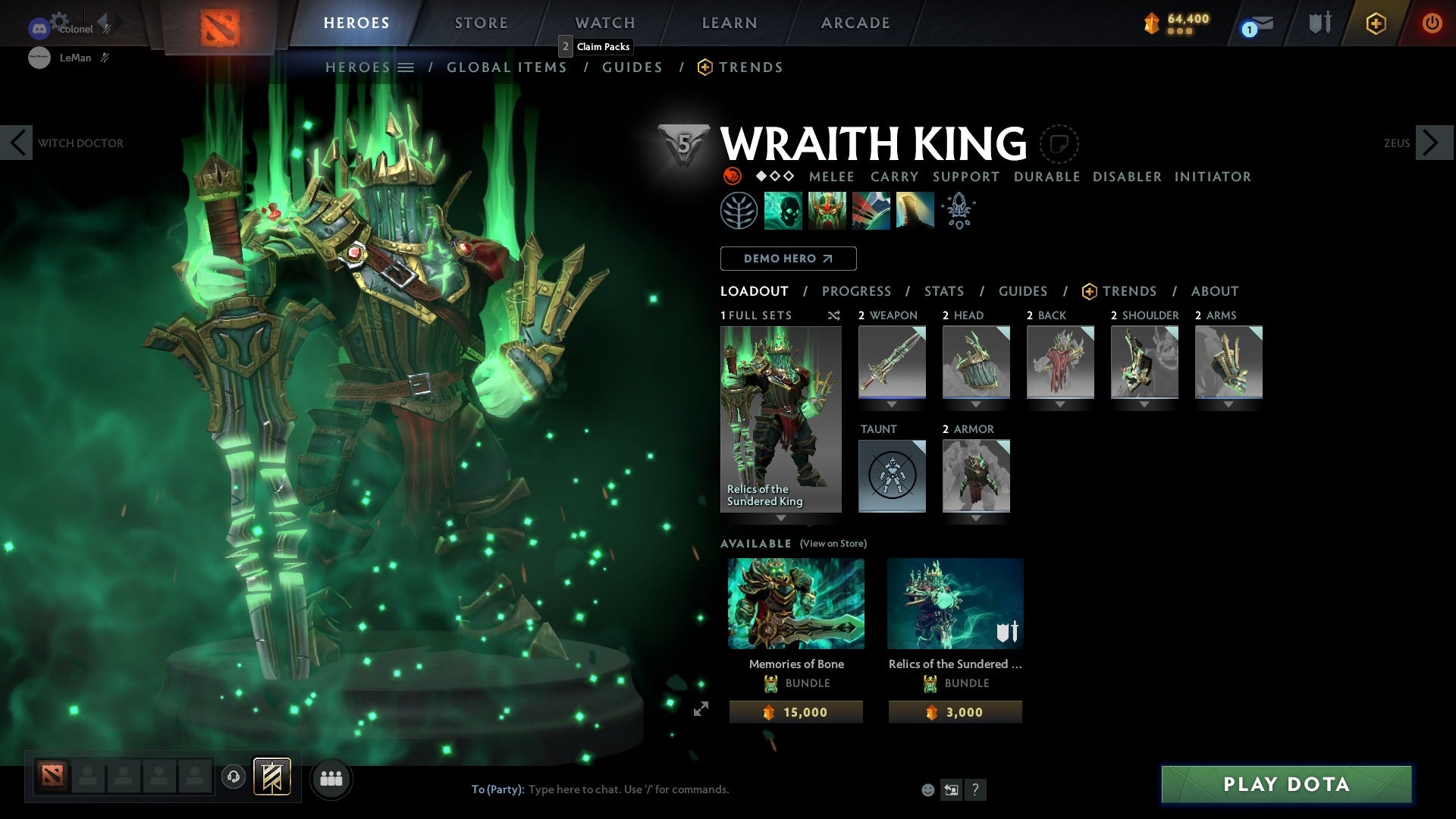Click the headset voice icon near party slots

coord(233,778)
